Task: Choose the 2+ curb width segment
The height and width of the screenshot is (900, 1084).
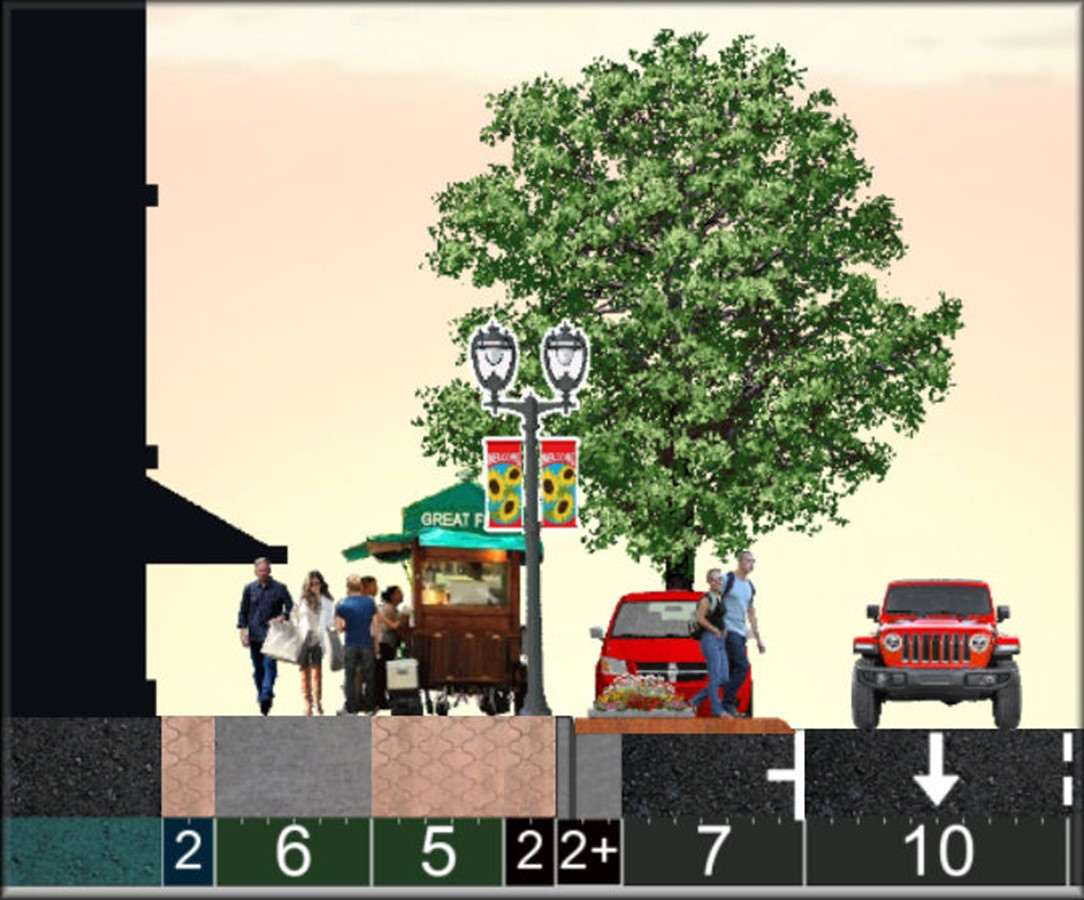Action: coord(588,851)
